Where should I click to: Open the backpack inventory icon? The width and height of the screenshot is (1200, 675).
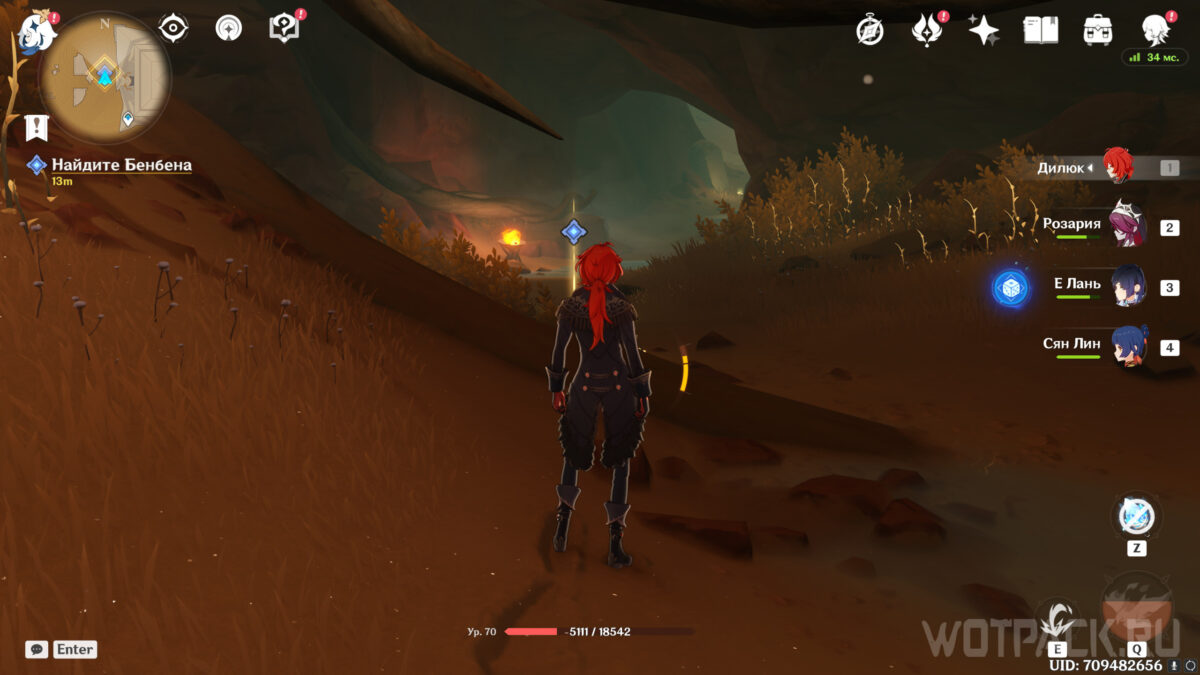1098,30
